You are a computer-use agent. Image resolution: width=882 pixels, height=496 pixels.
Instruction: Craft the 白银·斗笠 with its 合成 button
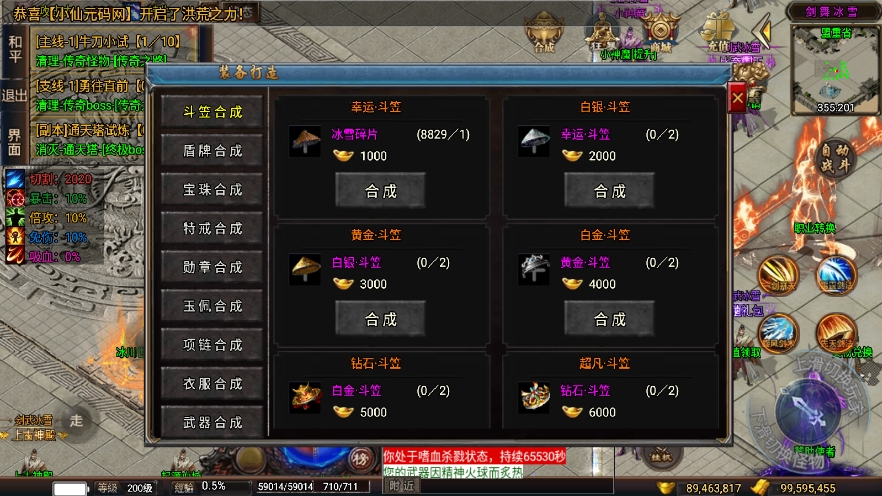610,190
